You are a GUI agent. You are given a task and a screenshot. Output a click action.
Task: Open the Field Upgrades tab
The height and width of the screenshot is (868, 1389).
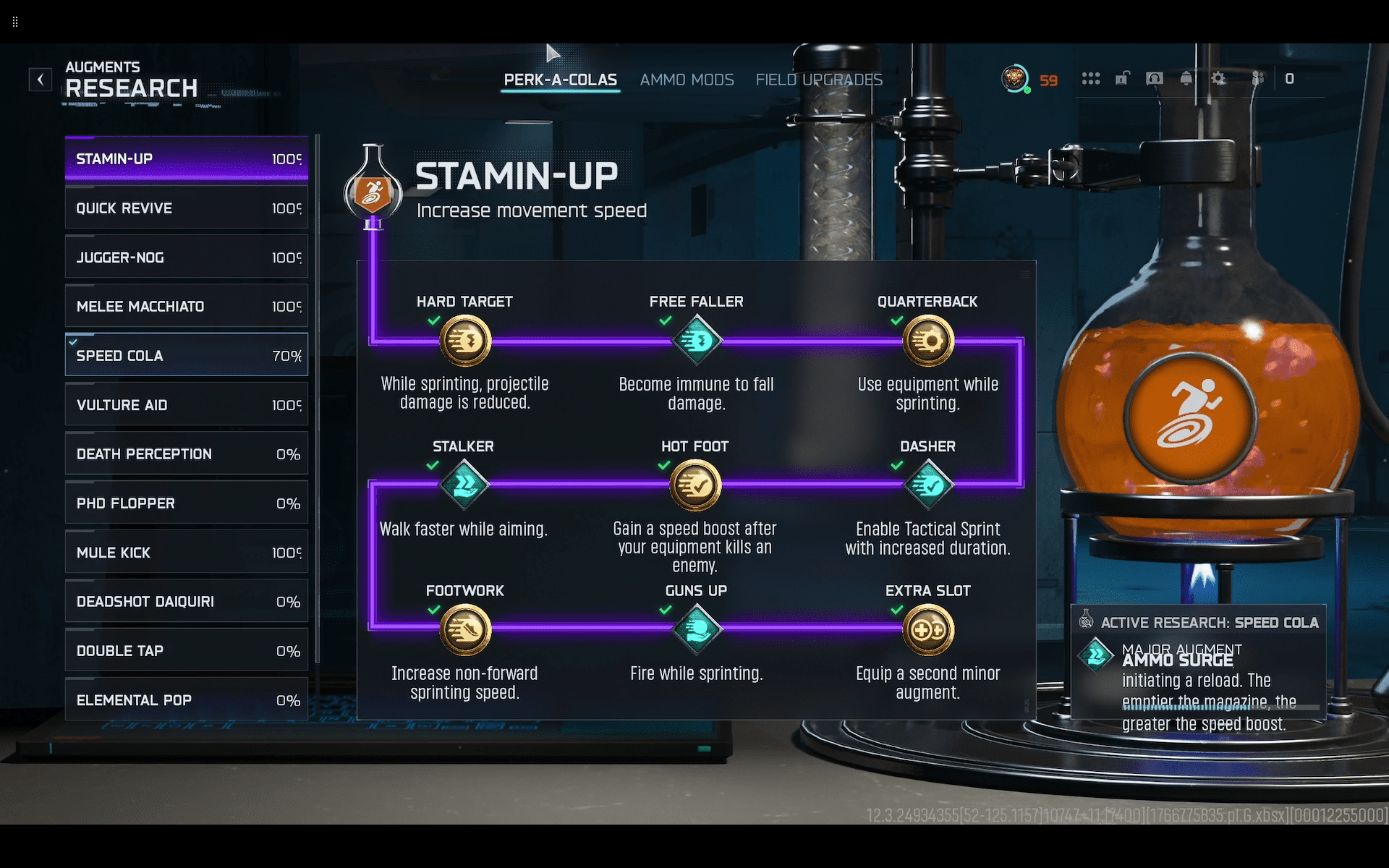click(x=819, y=80)
